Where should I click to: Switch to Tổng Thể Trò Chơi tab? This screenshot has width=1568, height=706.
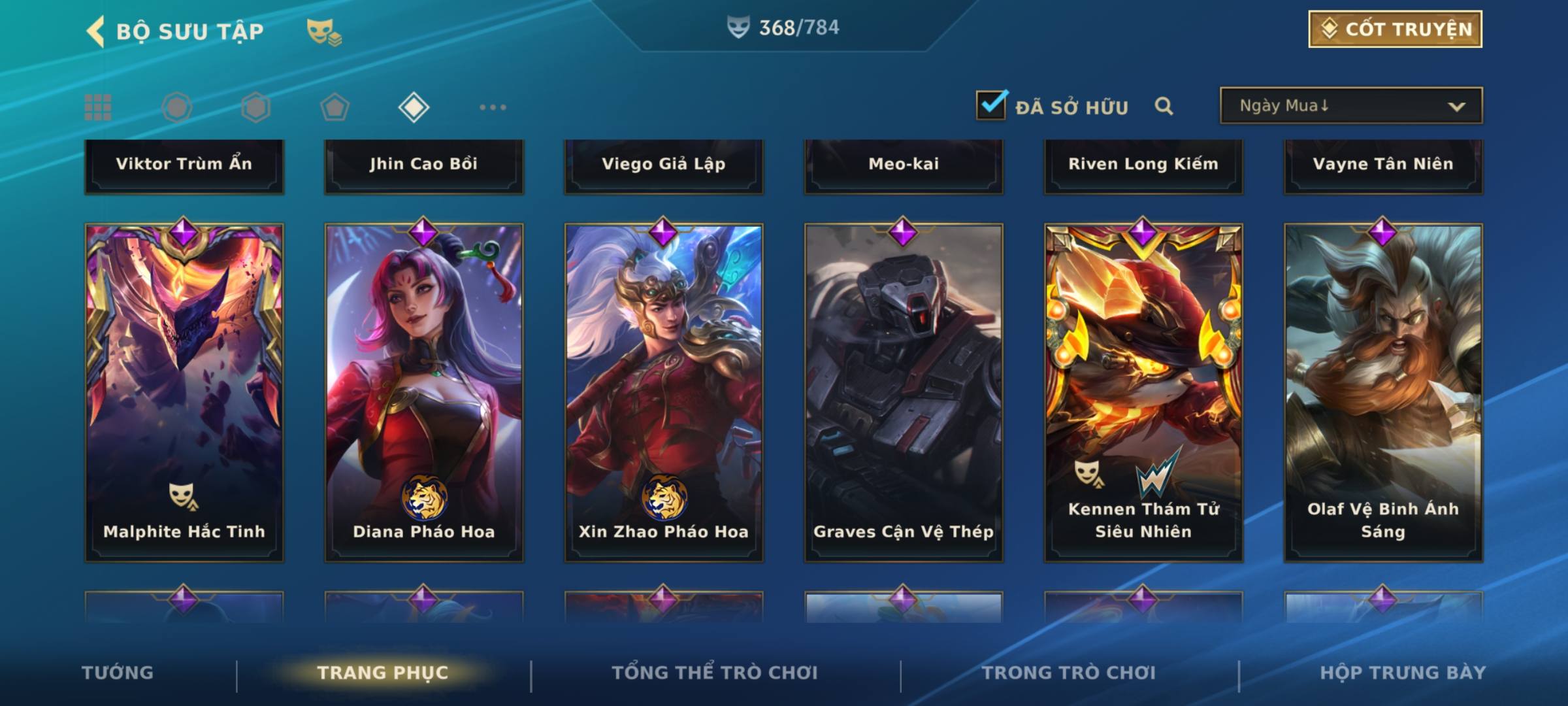715,673
